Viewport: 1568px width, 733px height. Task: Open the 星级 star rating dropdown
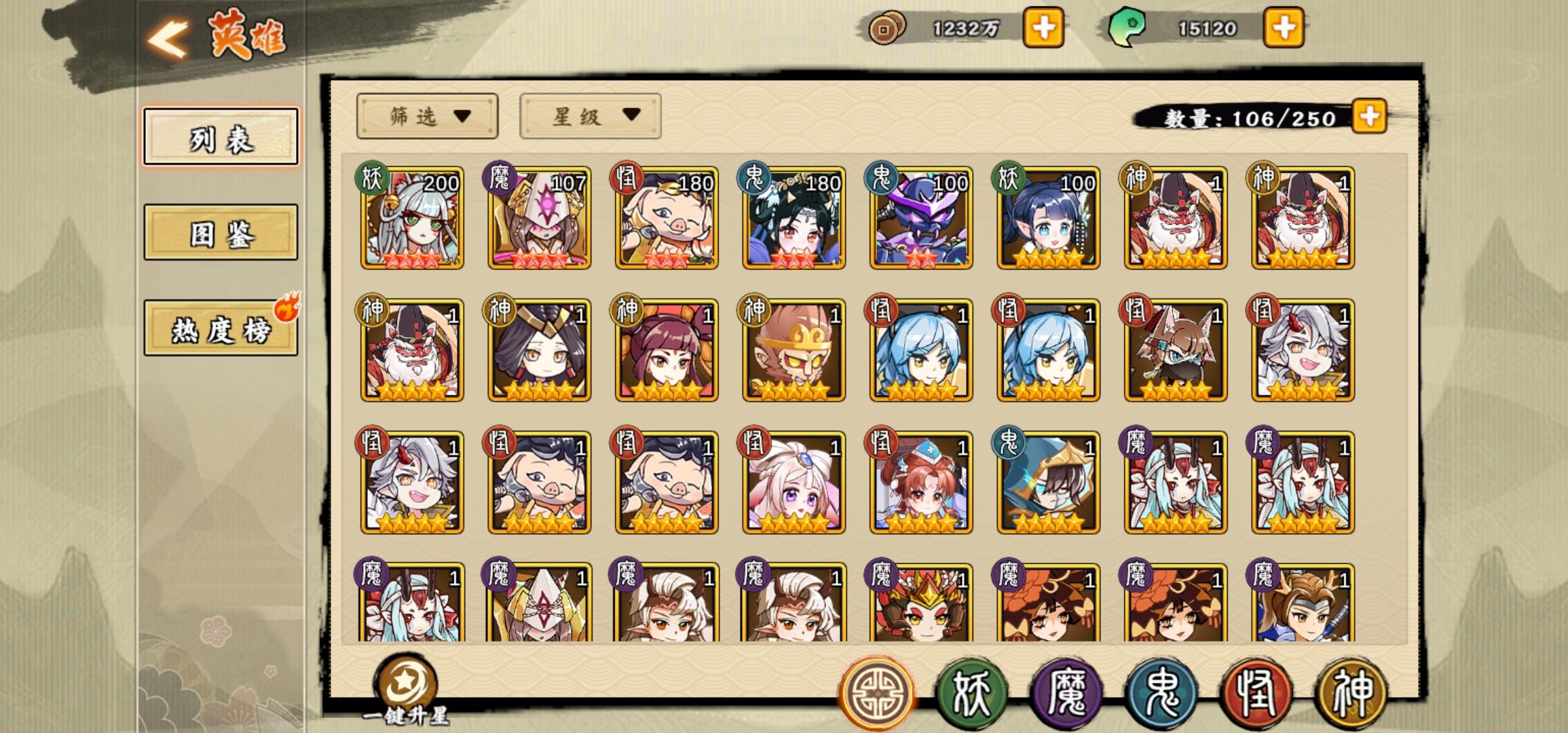click(x=589, y=117)
